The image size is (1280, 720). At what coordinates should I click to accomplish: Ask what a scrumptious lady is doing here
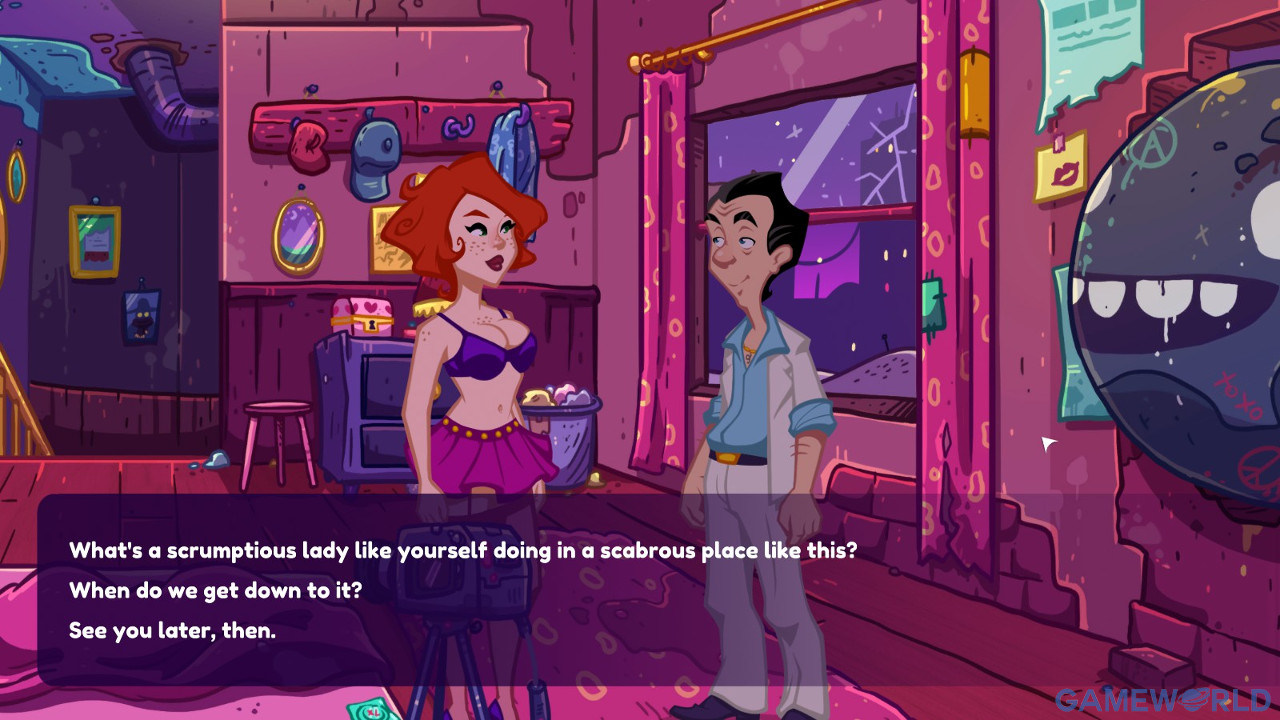[462, 551]
